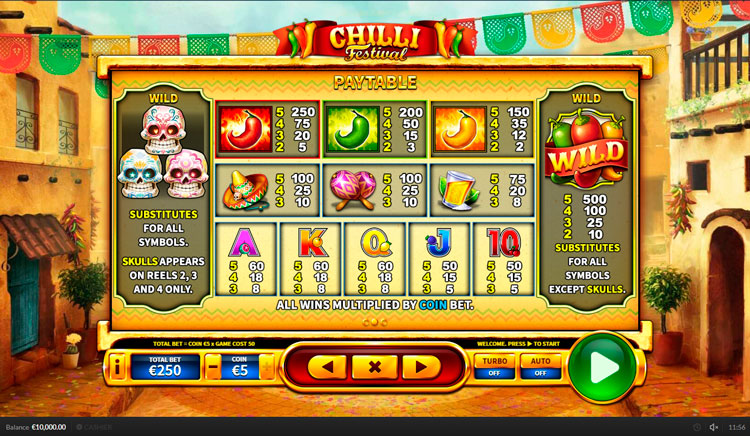750x436 pixels.
Task: Open the Cashier link
Action: pos(96,427)
